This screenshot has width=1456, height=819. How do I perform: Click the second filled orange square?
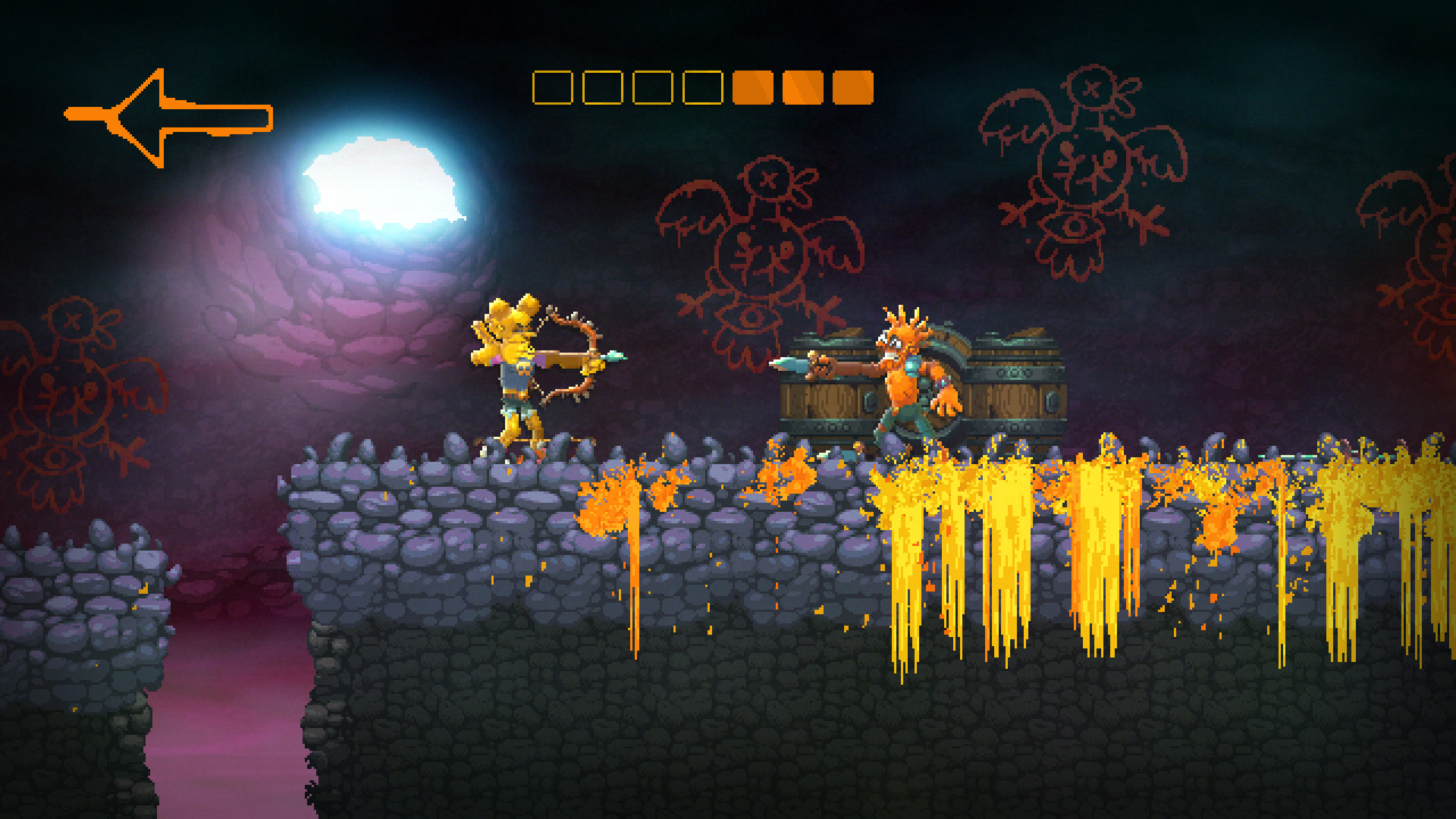coord(802,87)
